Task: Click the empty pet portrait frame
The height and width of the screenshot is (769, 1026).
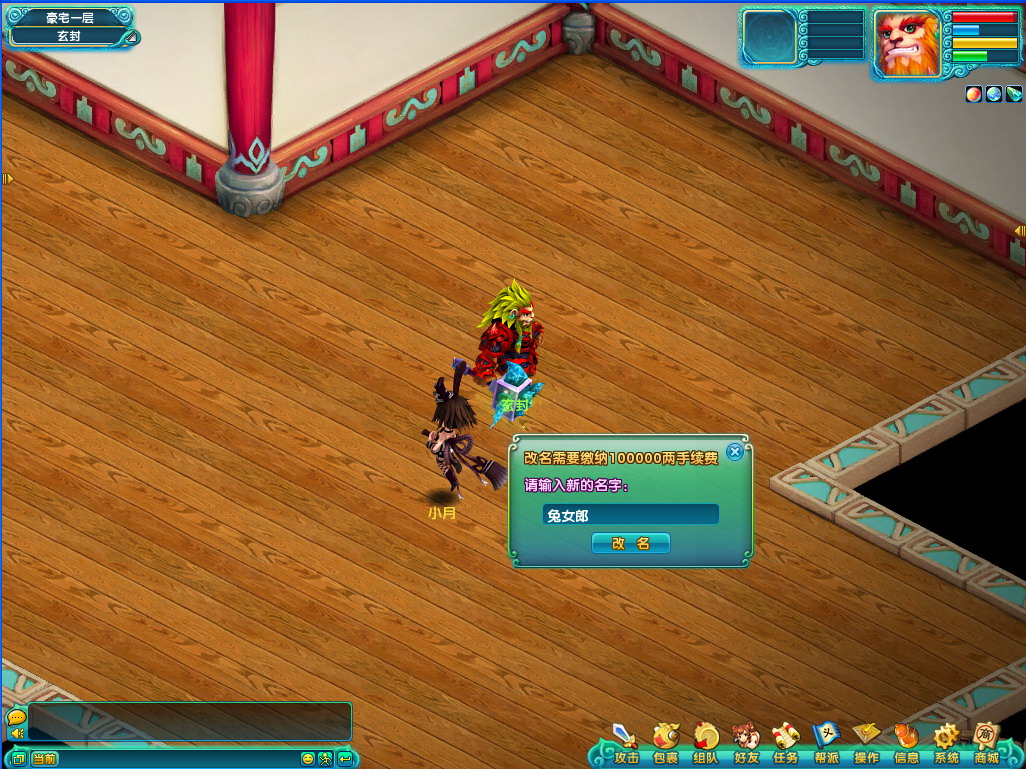Action: pyautogui.click(x=770, y=38)
